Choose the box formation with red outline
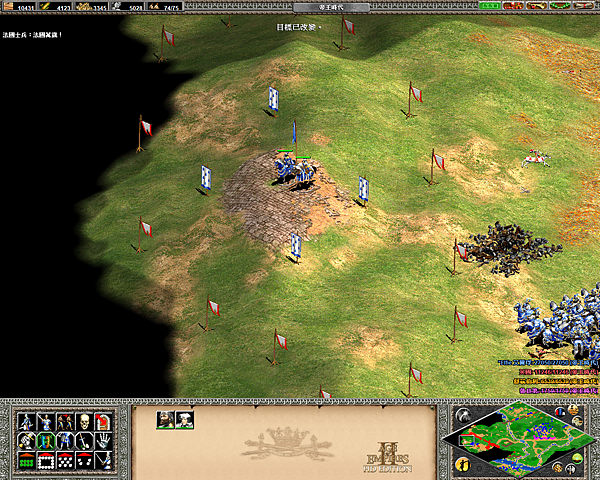The height and width of the screenshot is (480, 600). 45,461
